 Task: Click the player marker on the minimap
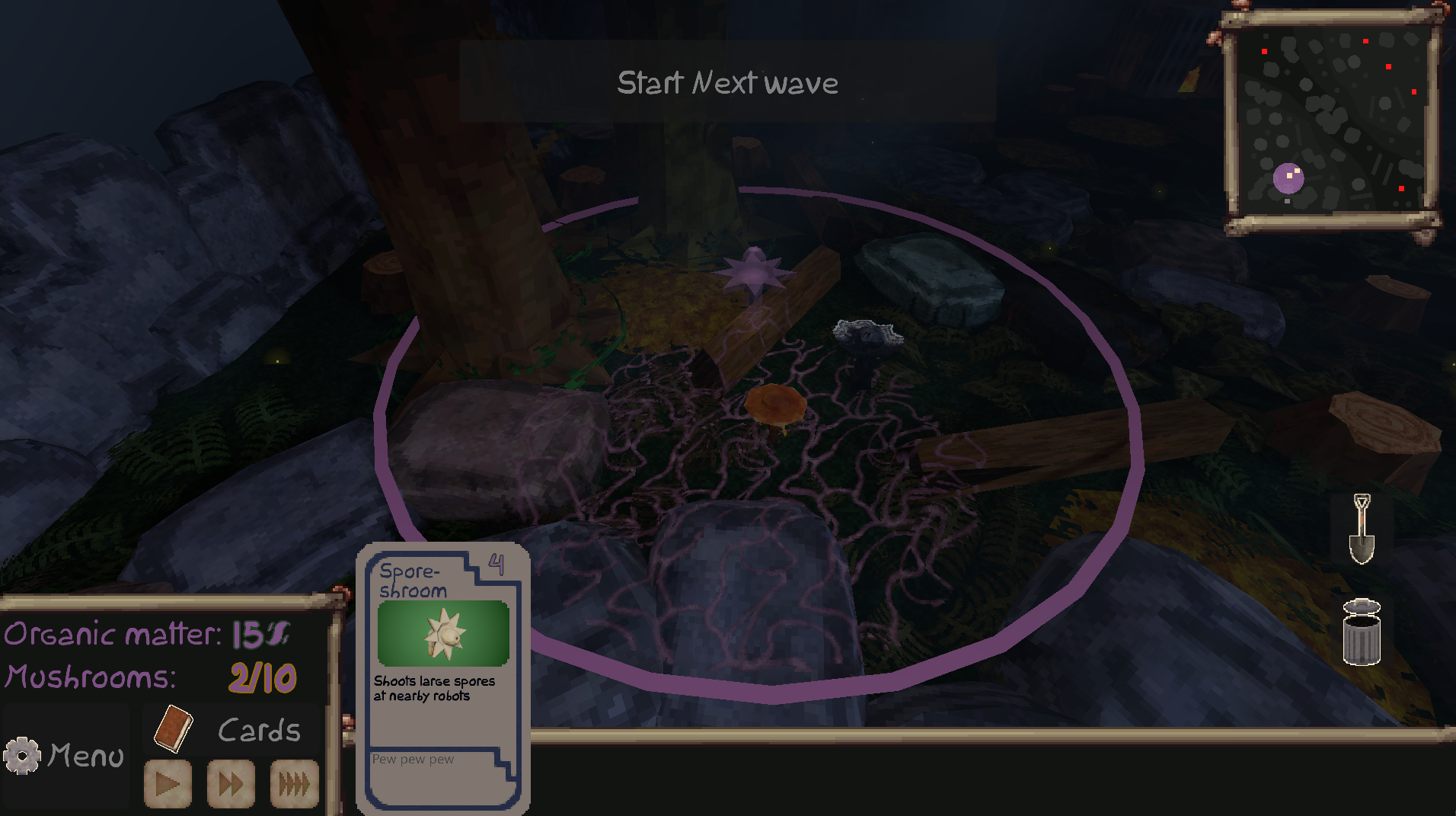tap(1288, 177)
